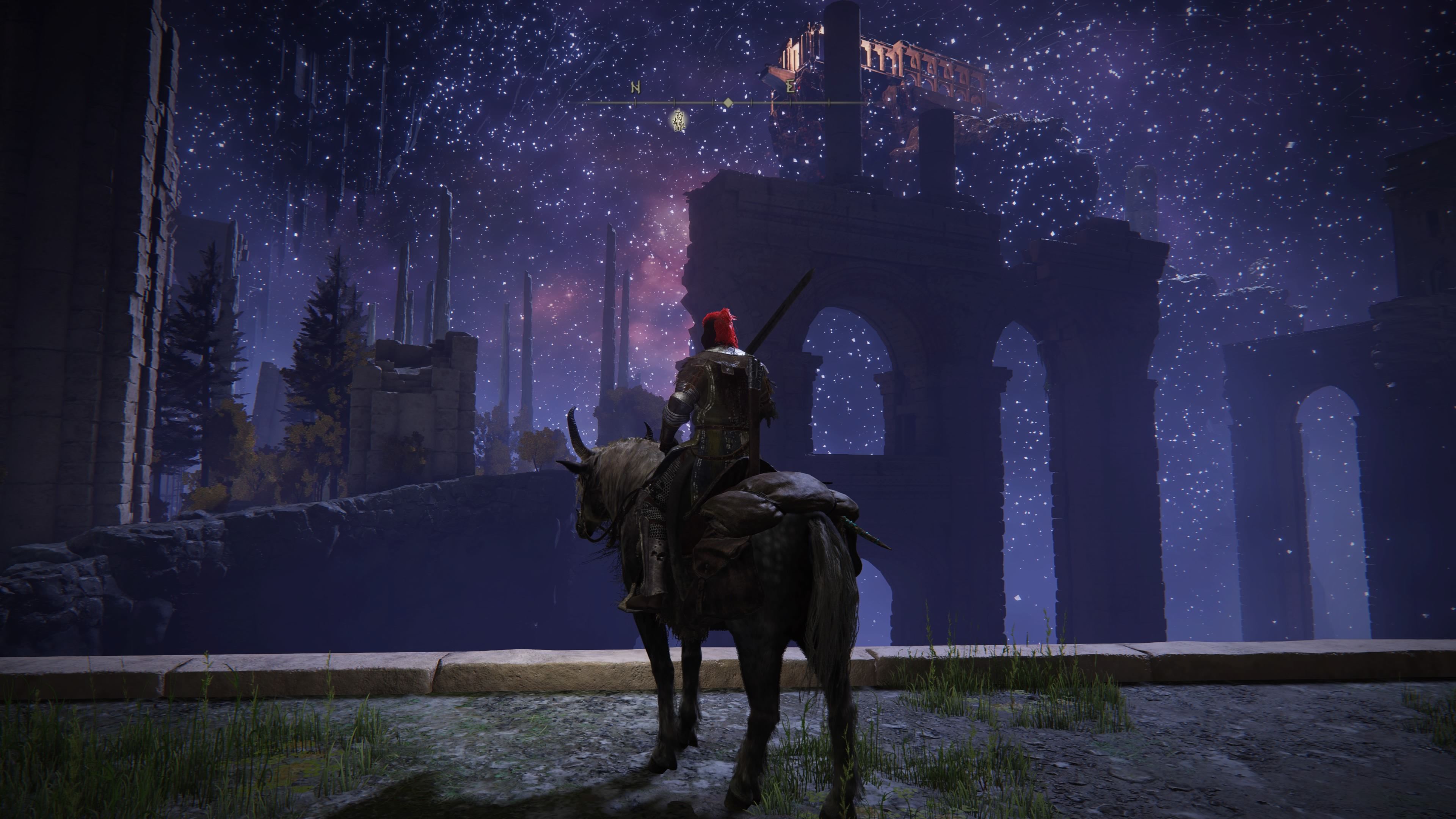Screen dimensions: 1456x819
Task: Select the diamond heading indicator on the compass
Action: tap(728, 102)
